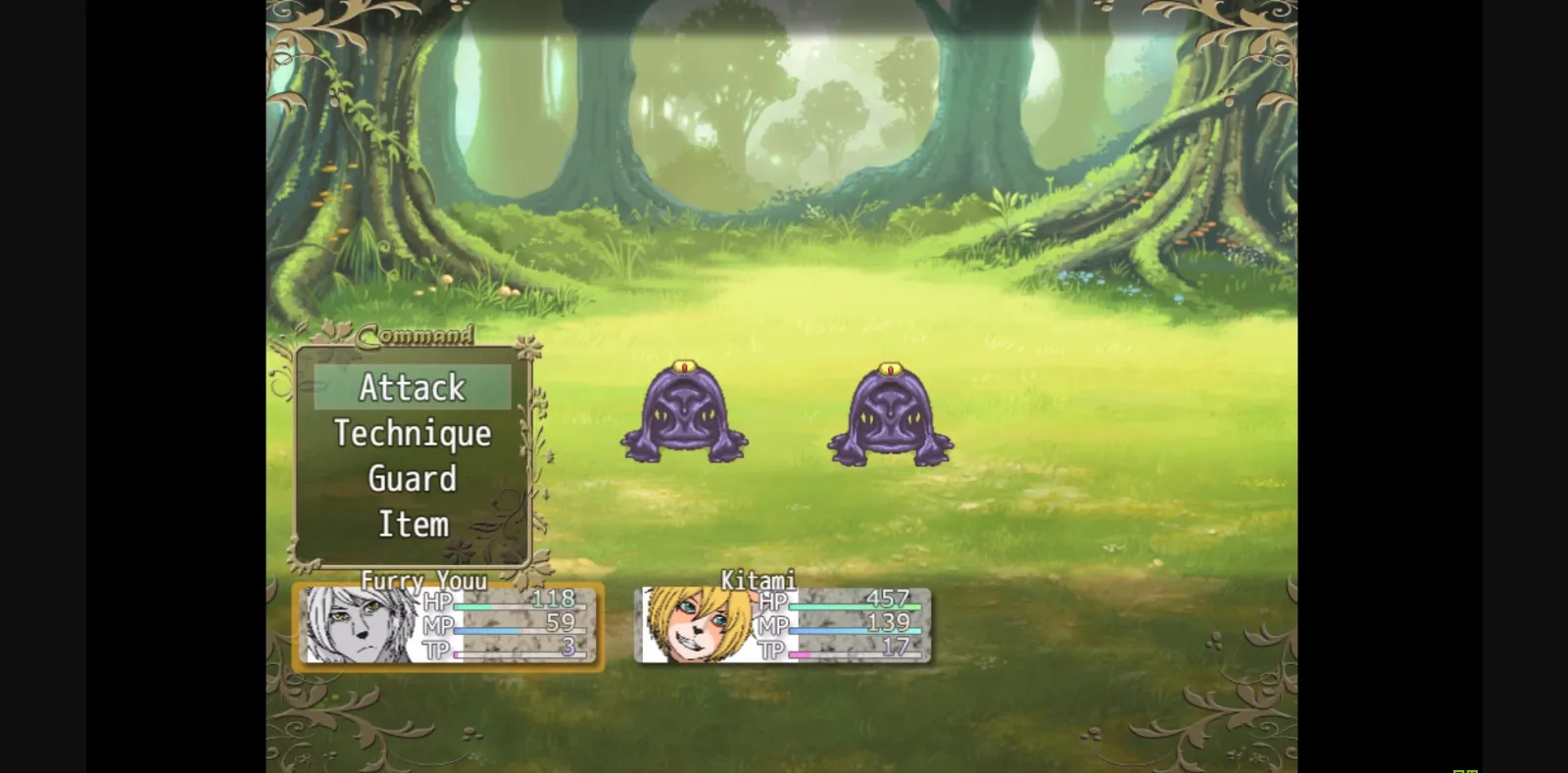Image resolution: width=1568 pixels, height=773 pixels.
Task: Select the Attack command
Action: coord(413,387)
